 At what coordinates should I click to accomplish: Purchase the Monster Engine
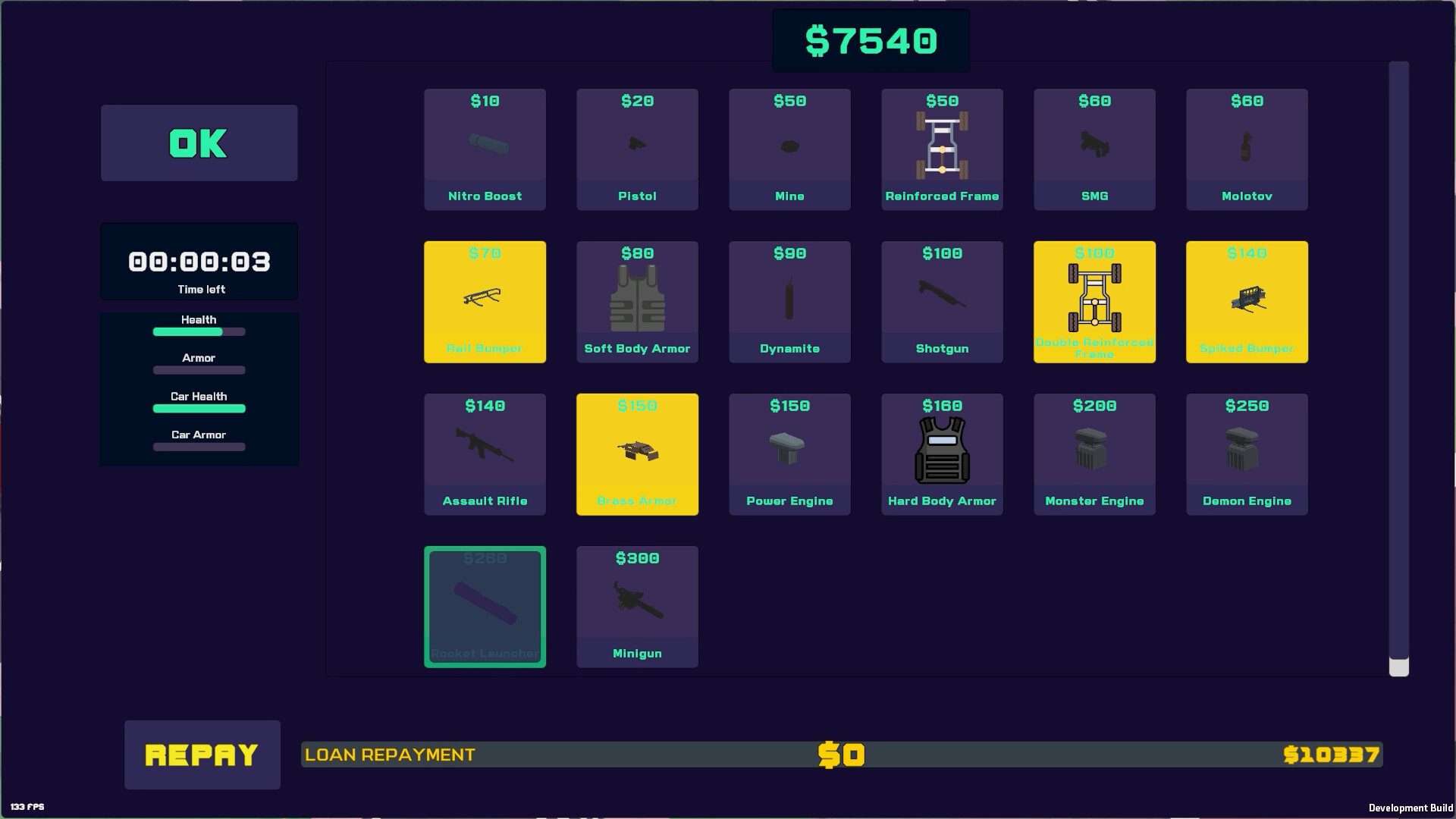[x=1094, y=453]
